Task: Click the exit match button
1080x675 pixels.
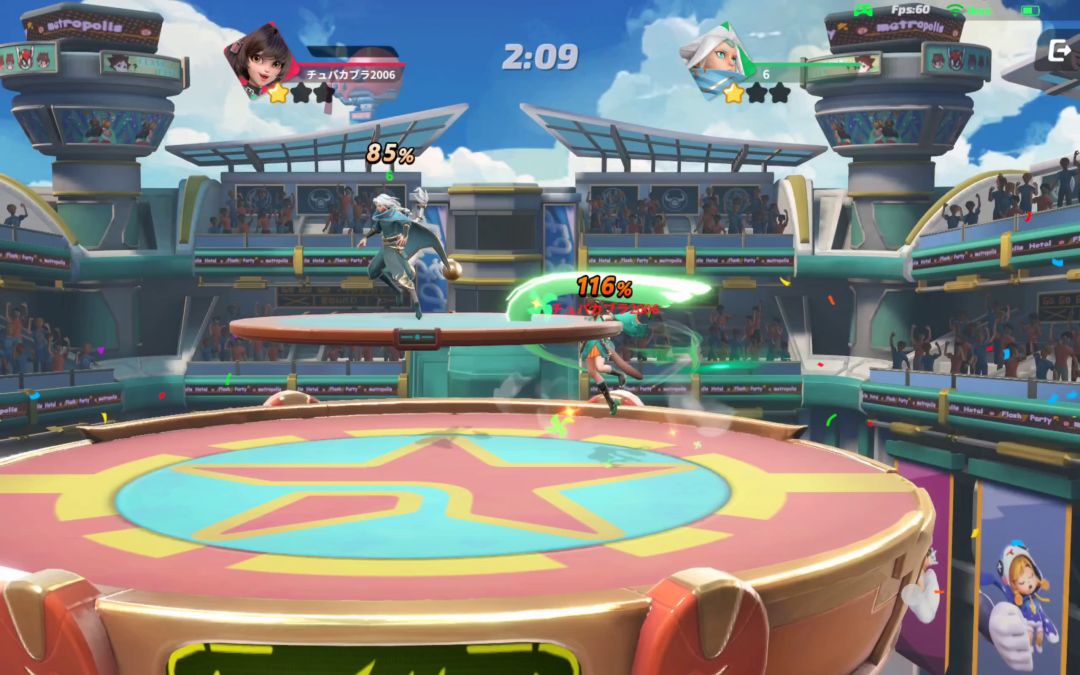Action: 1059,50
